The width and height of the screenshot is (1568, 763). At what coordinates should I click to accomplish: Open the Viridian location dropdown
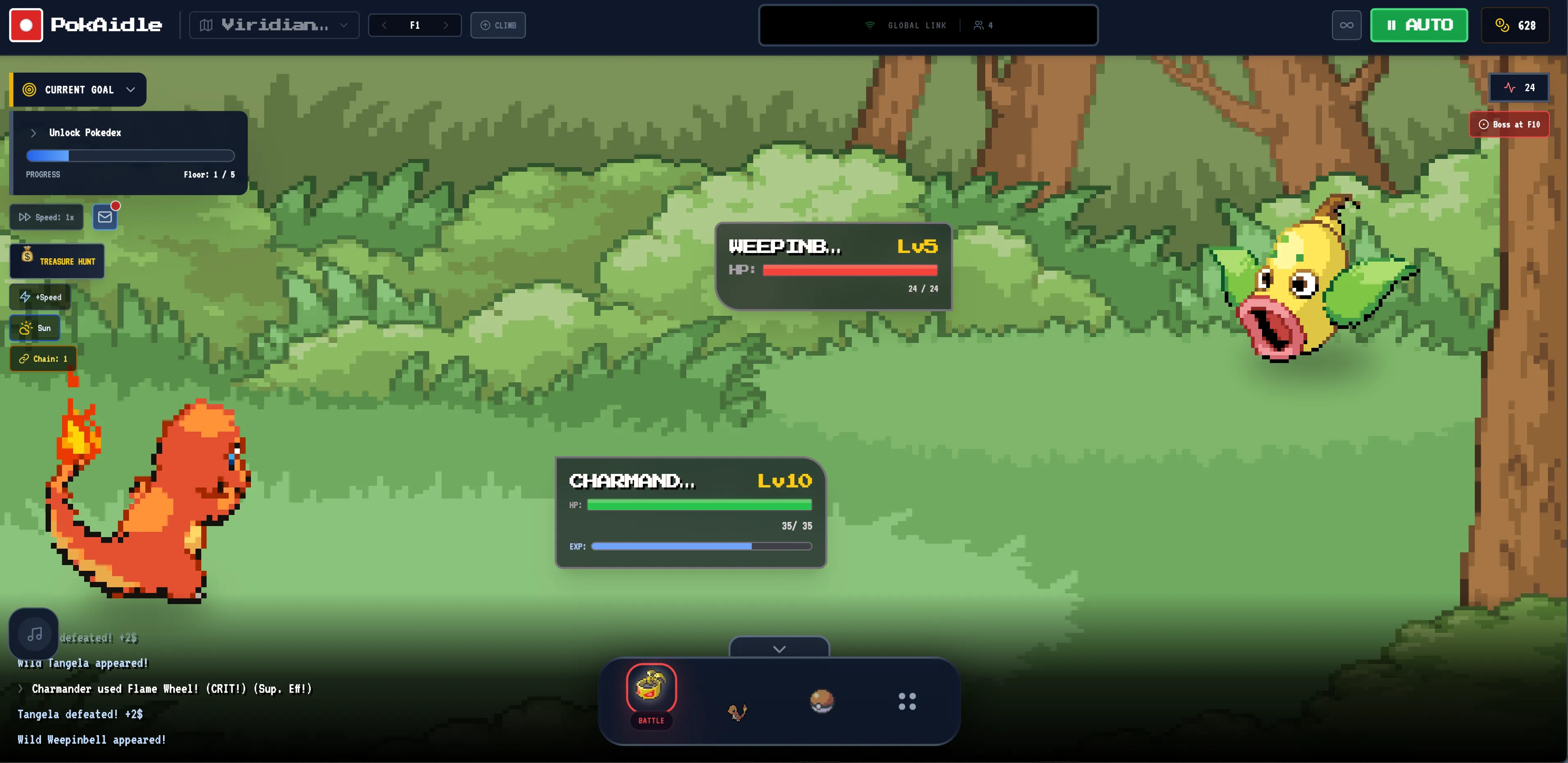273,25
